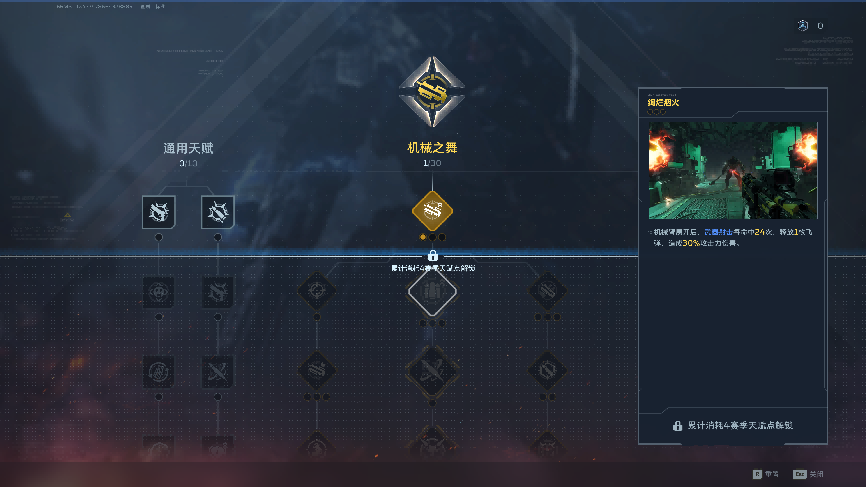Screen dimensions: 866x487
Task: View the talent preview video thumbnail
Action: [x=732, y=171]
